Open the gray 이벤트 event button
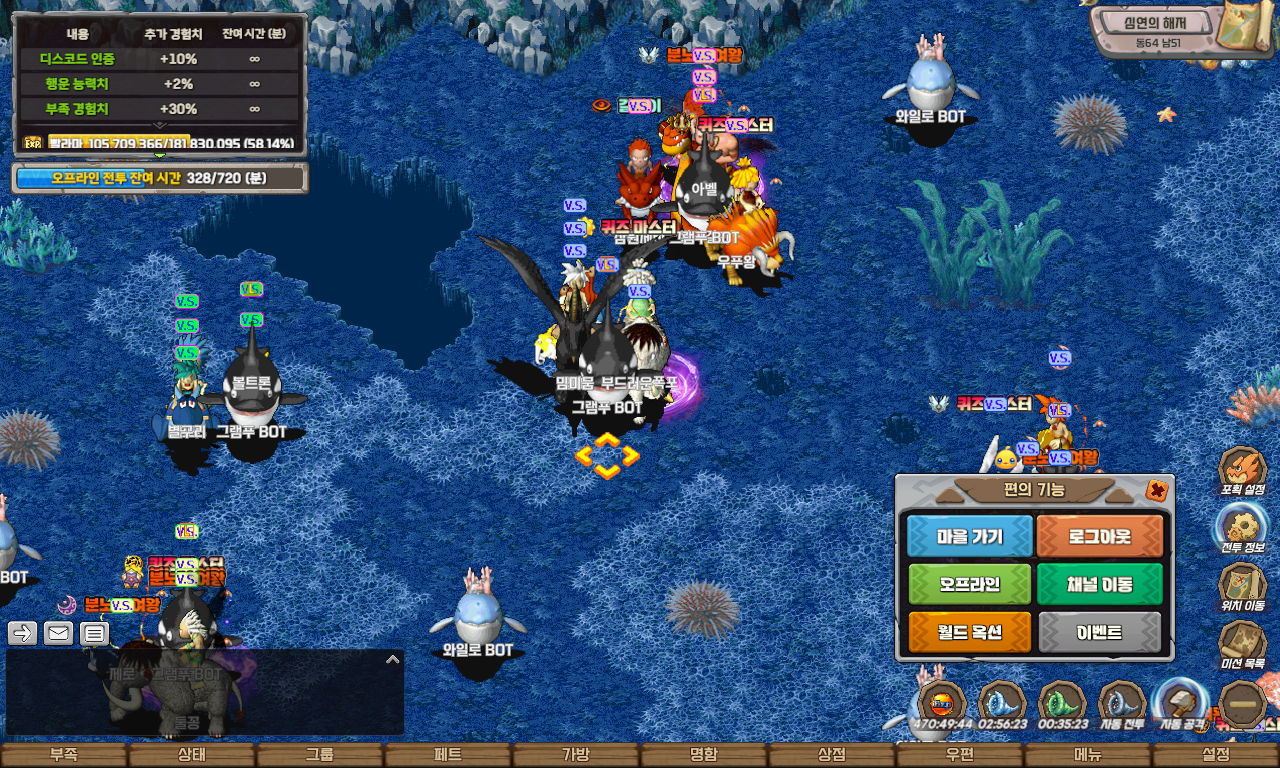This screenshot has width=1280, height=768. pos(1100,632)
